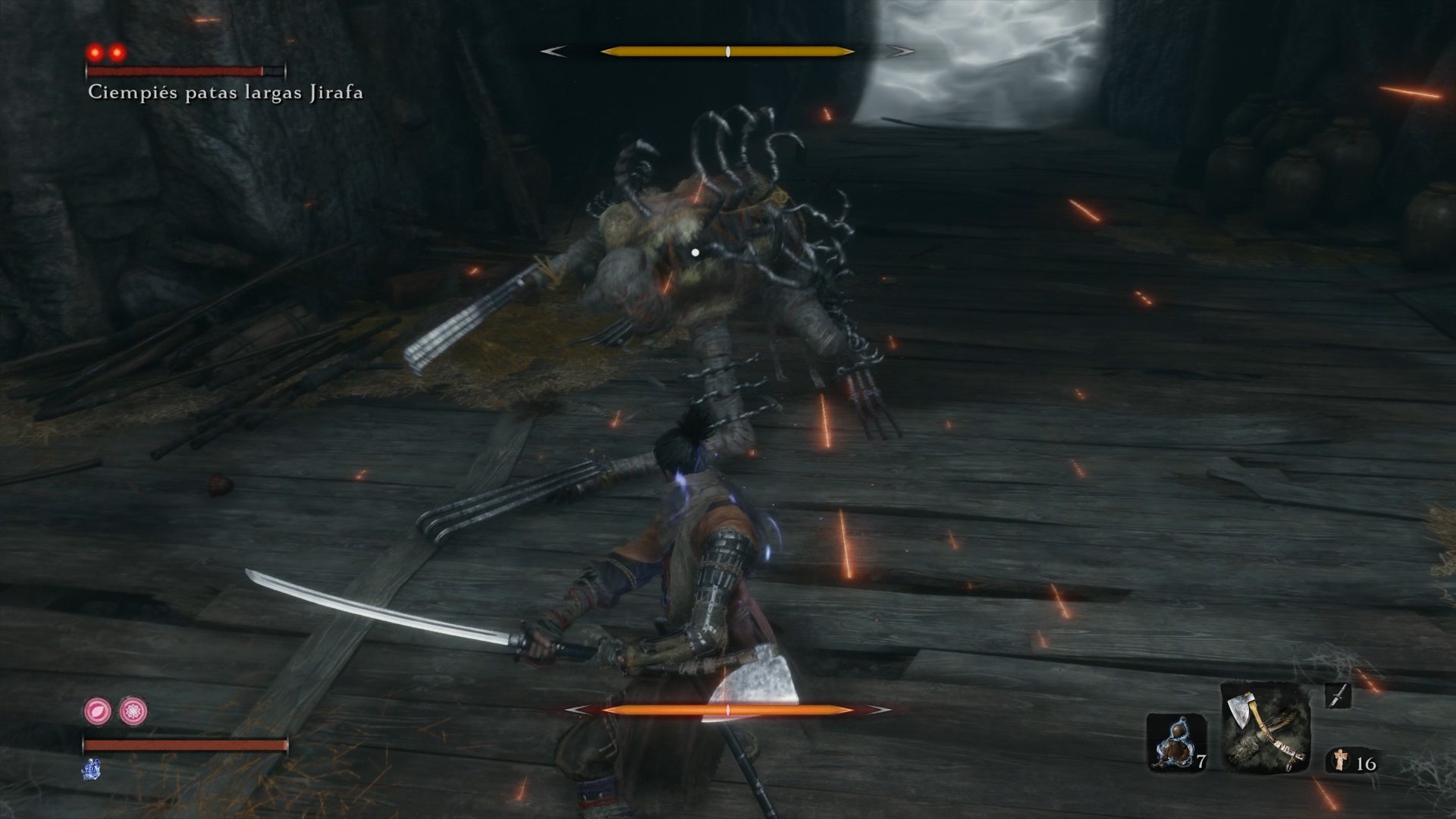1456x819 pixels.
Task: Expand with the left arrow beside posture bar
Action: pos(554,52)
